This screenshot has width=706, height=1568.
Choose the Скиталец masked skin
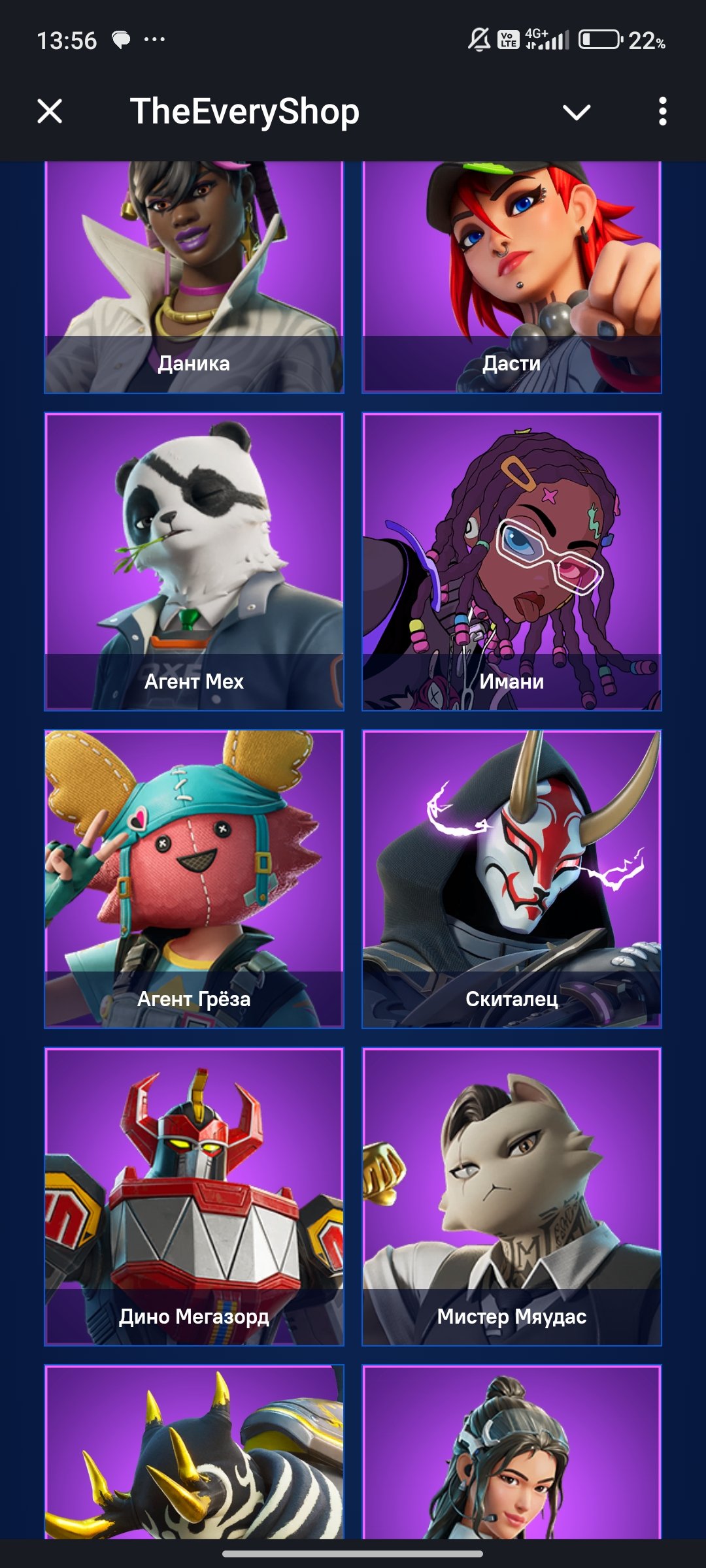pyautogui.click(x=512, y=879)
